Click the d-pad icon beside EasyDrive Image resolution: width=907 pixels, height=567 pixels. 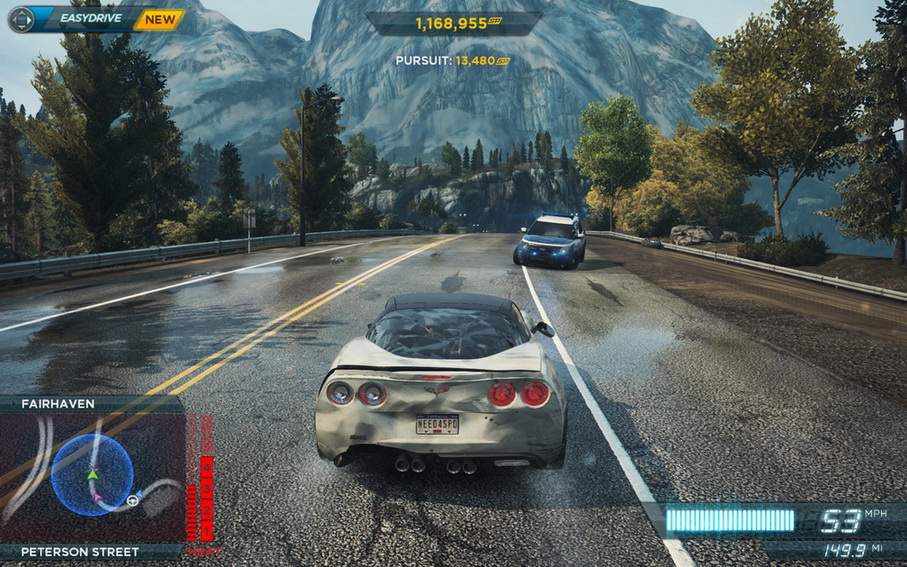coord(20,19)
